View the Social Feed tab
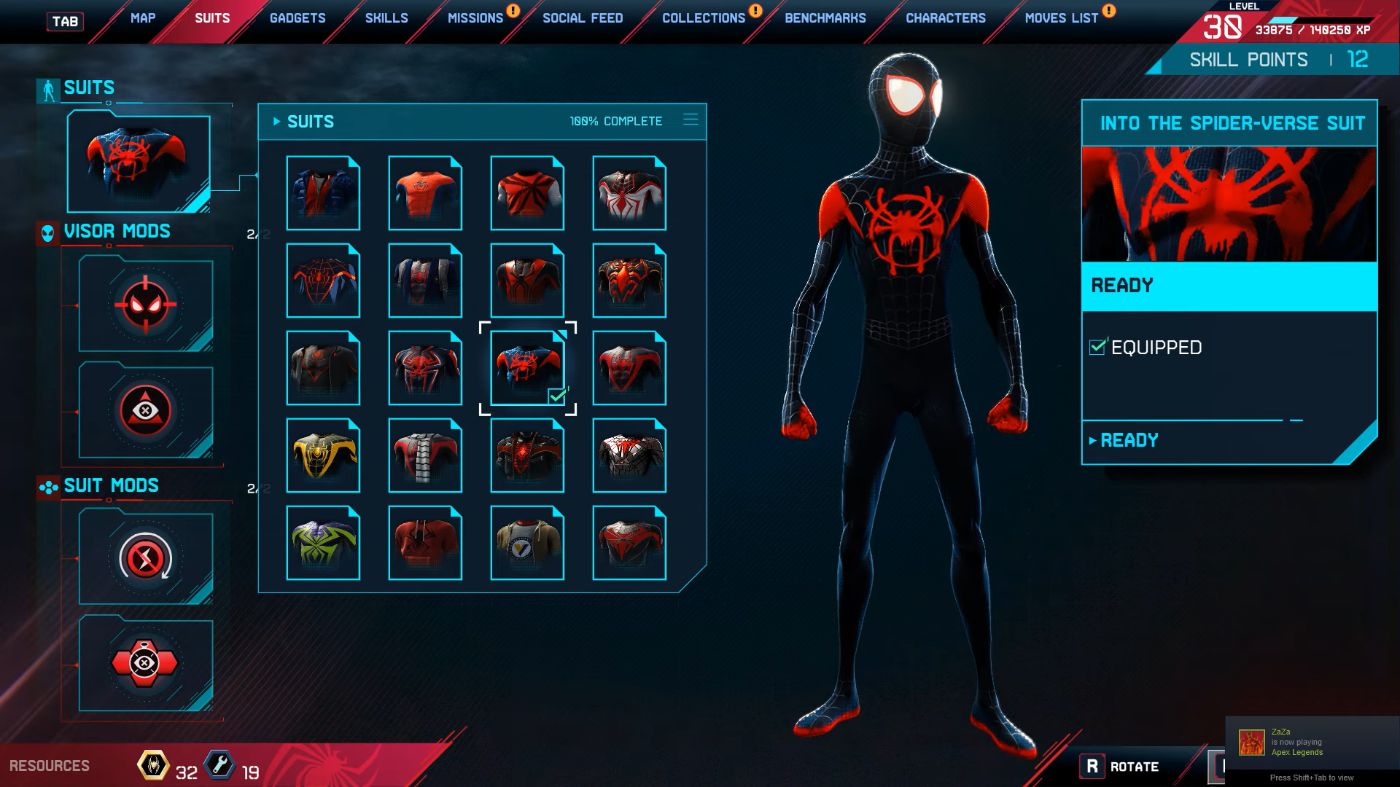The image size is (1400, 787). pos(582,18)
